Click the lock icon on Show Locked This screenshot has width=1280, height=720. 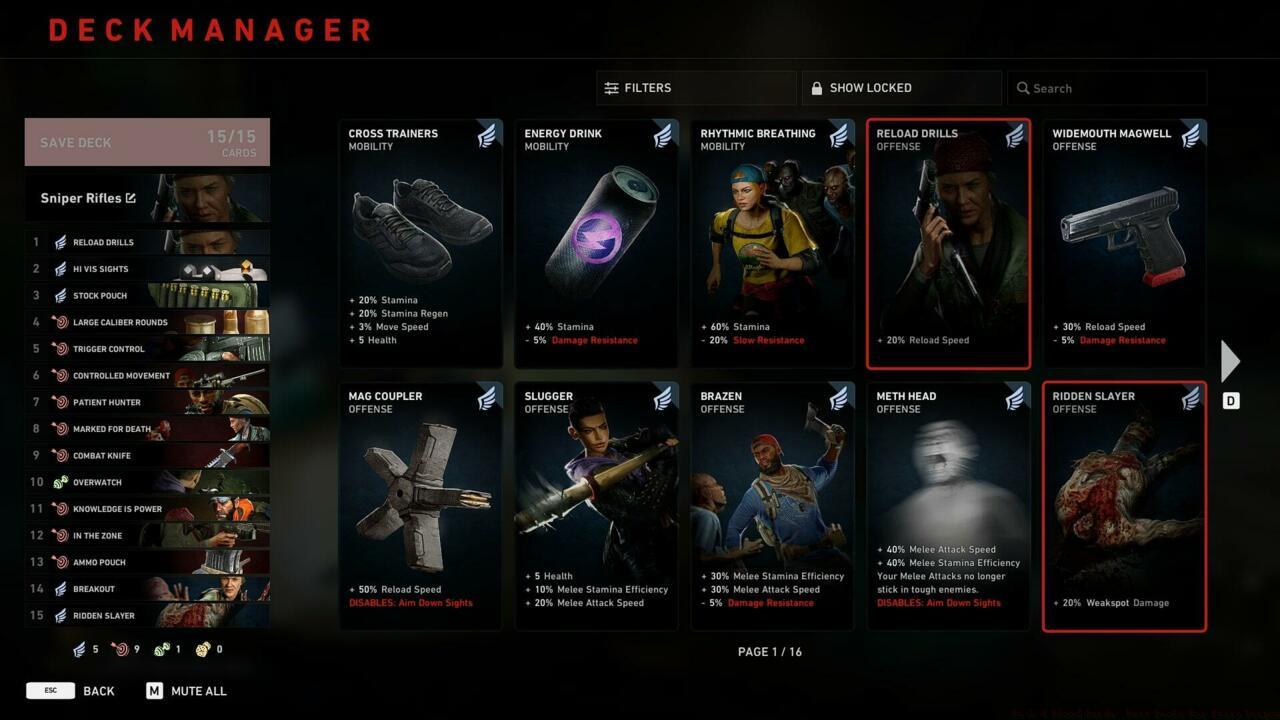pyautogui.click(x=815, y=87)
